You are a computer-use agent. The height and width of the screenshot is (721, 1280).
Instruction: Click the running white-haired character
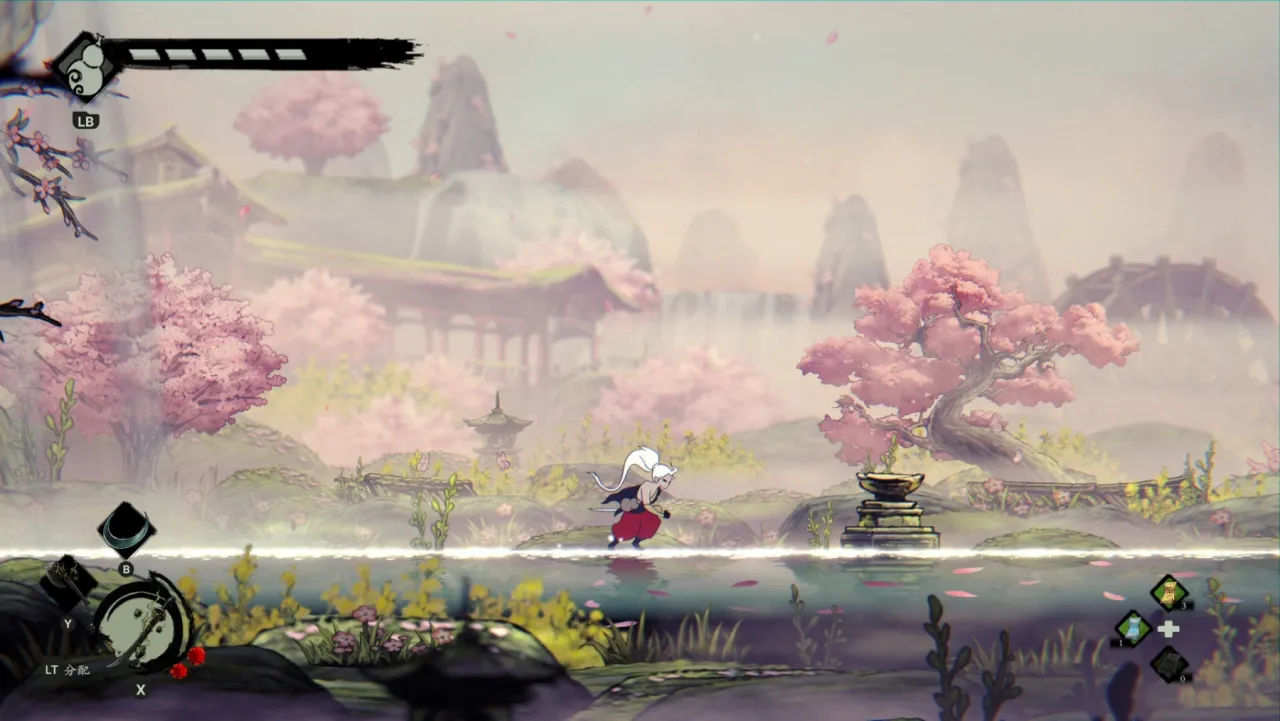pyautogui.click(x=640, y=500)
